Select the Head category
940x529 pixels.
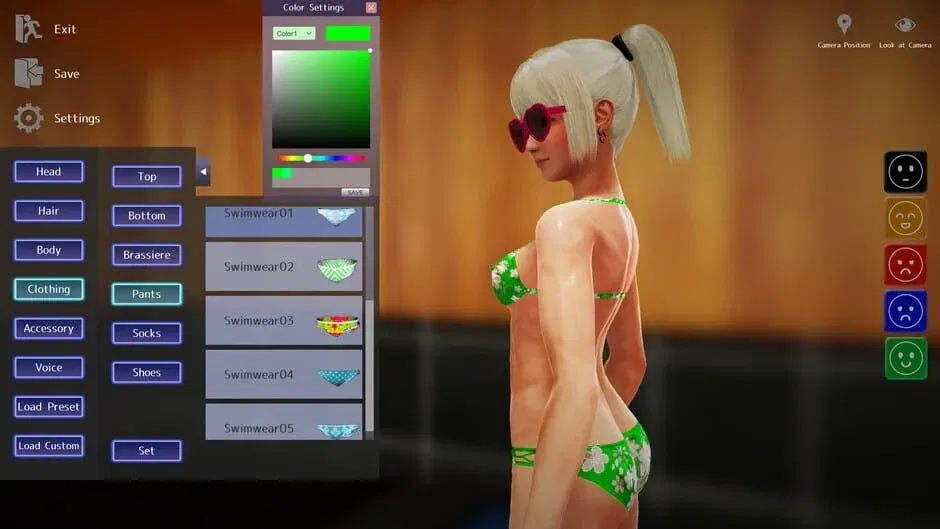49,172
